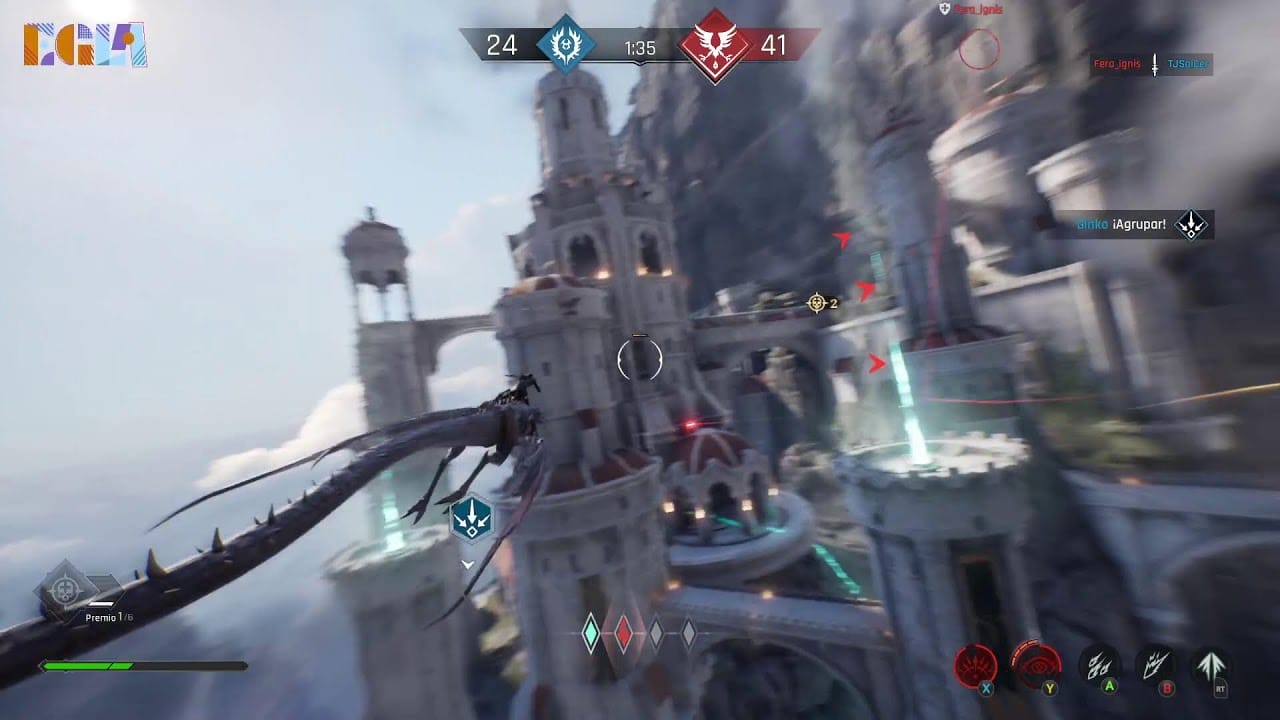Click the blue team emblem in scoreboard
This screenshot has width=1280, height=720.
click(x=566, y=45)
